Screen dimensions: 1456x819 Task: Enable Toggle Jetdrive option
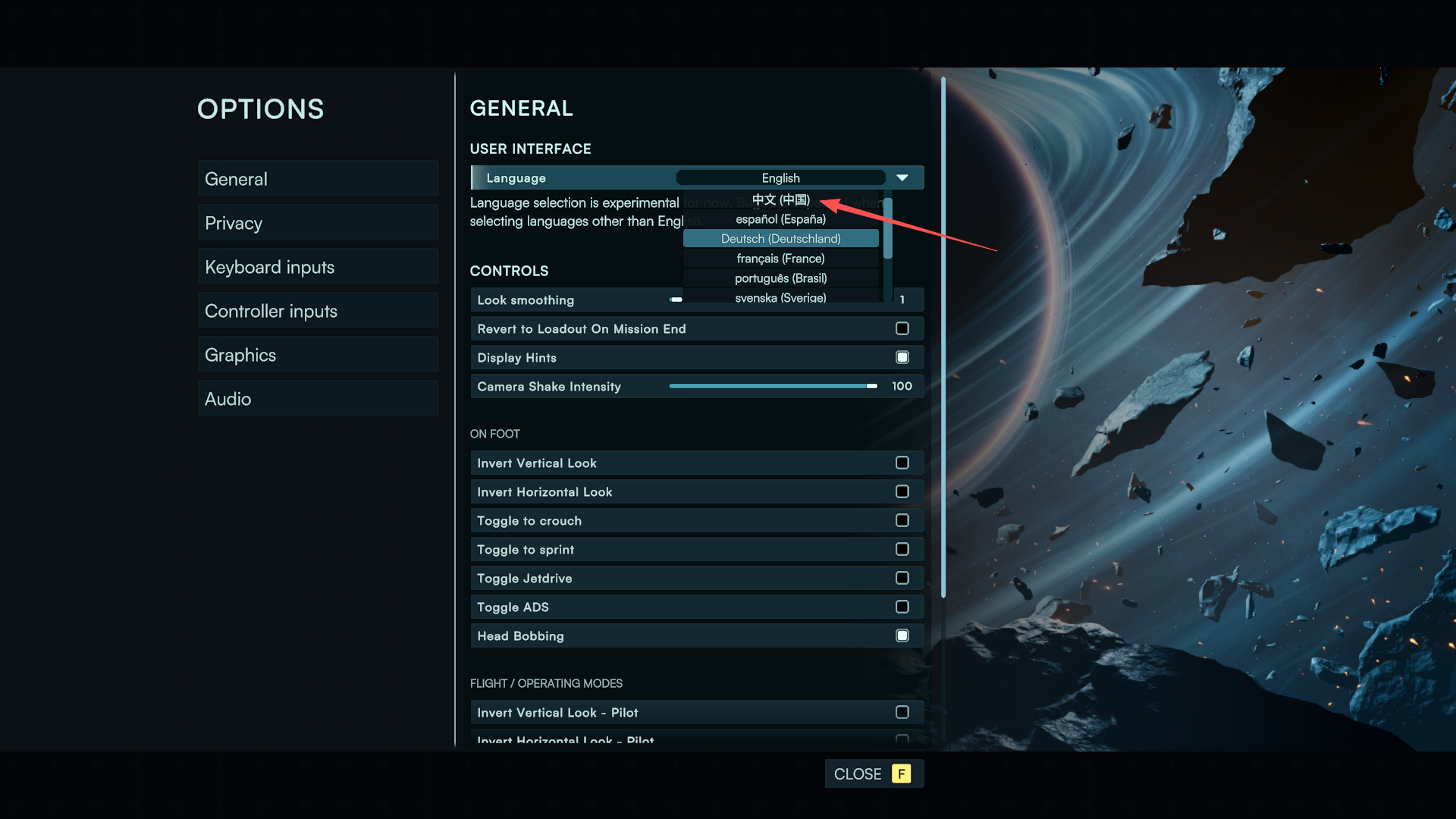tap(902, 578)
